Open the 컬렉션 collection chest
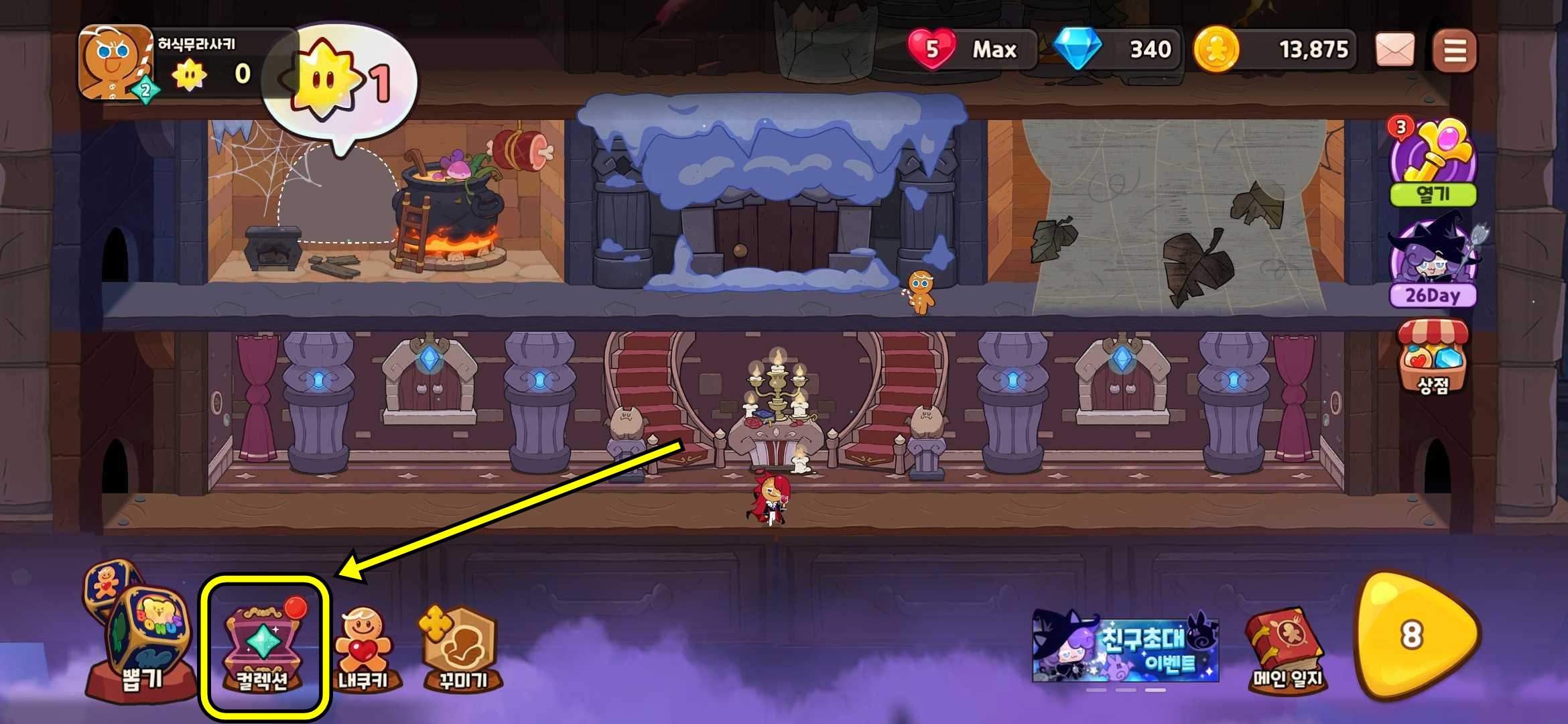This screenshot has width=1568, height=724. click(263, 647)
